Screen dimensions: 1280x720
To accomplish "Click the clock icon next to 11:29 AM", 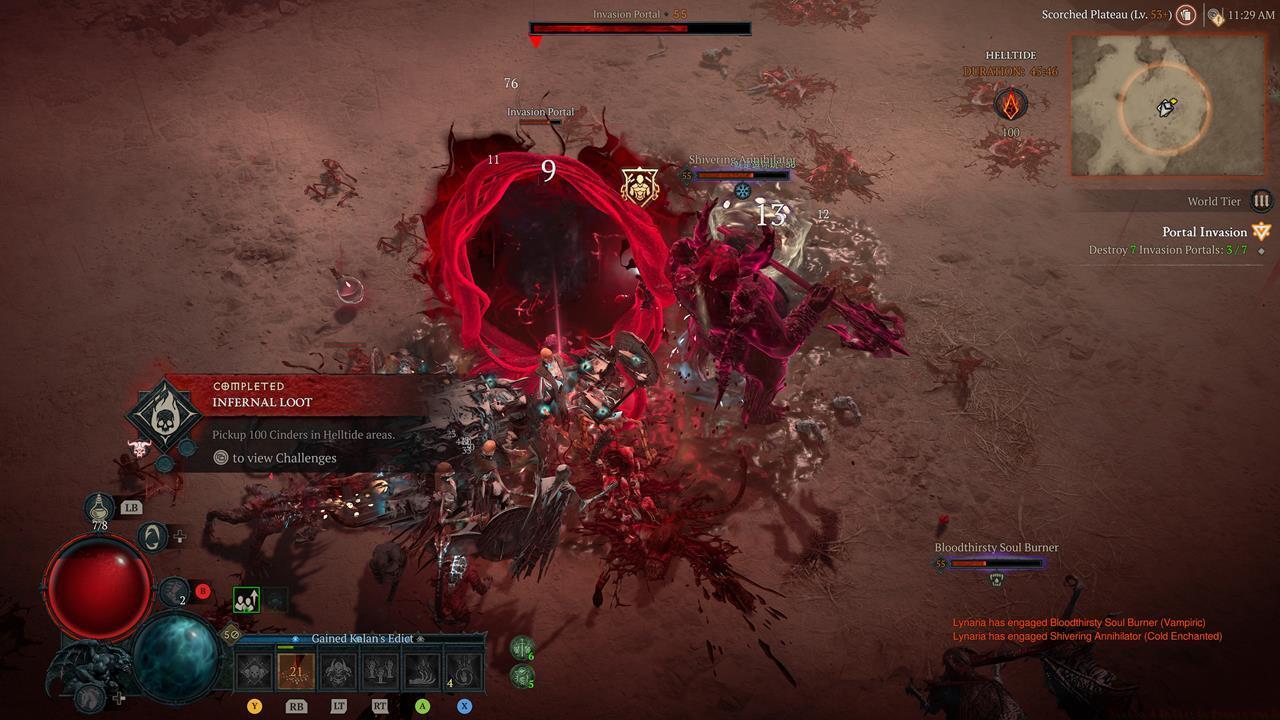I will [1213, 15].
